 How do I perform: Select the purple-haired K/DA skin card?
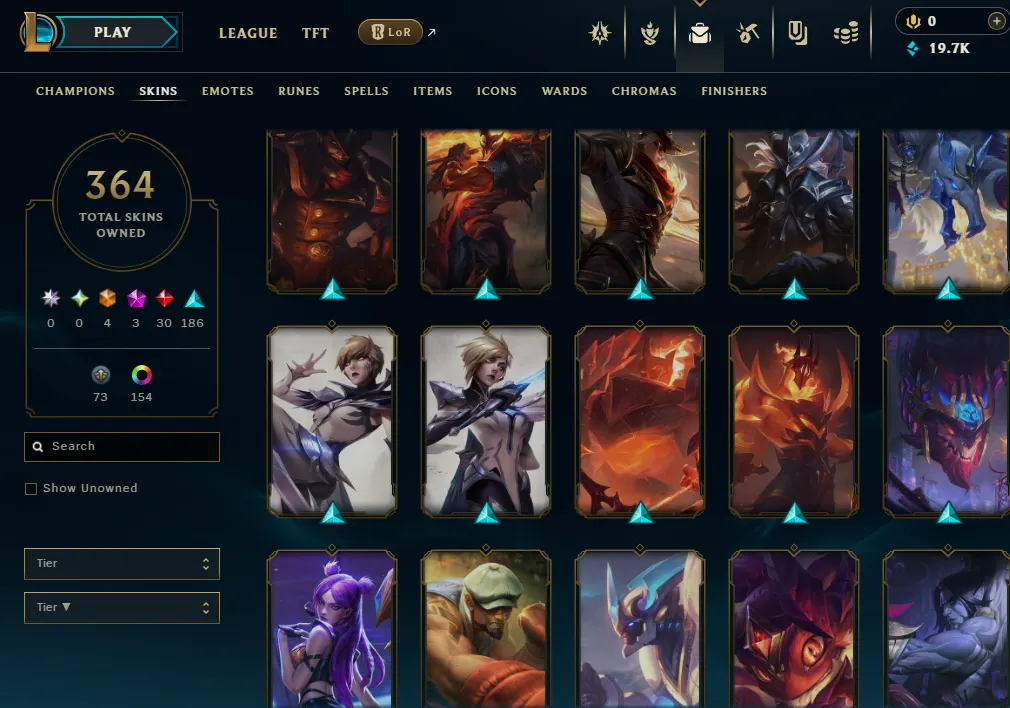(x=332, y=630)
